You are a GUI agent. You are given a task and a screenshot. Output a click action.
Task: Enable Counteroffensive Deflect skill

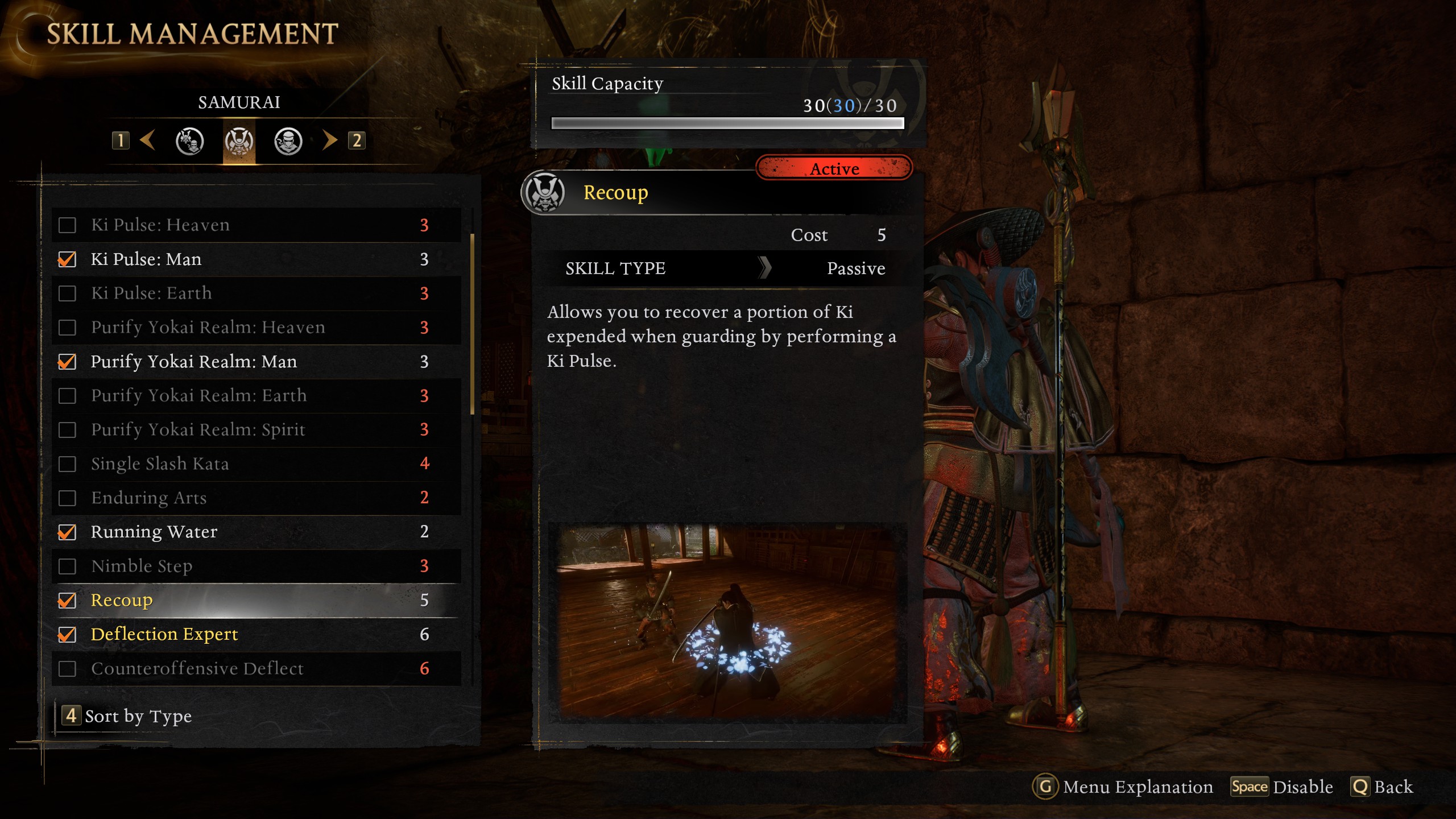click(x=67, y=669)
